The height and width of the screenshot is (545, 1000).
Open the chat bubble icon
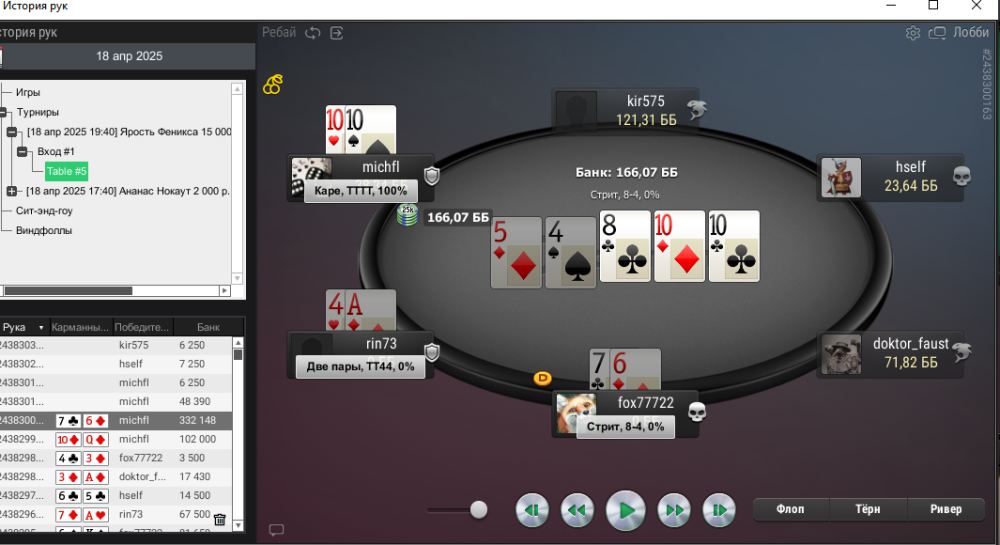click(277, 530)
